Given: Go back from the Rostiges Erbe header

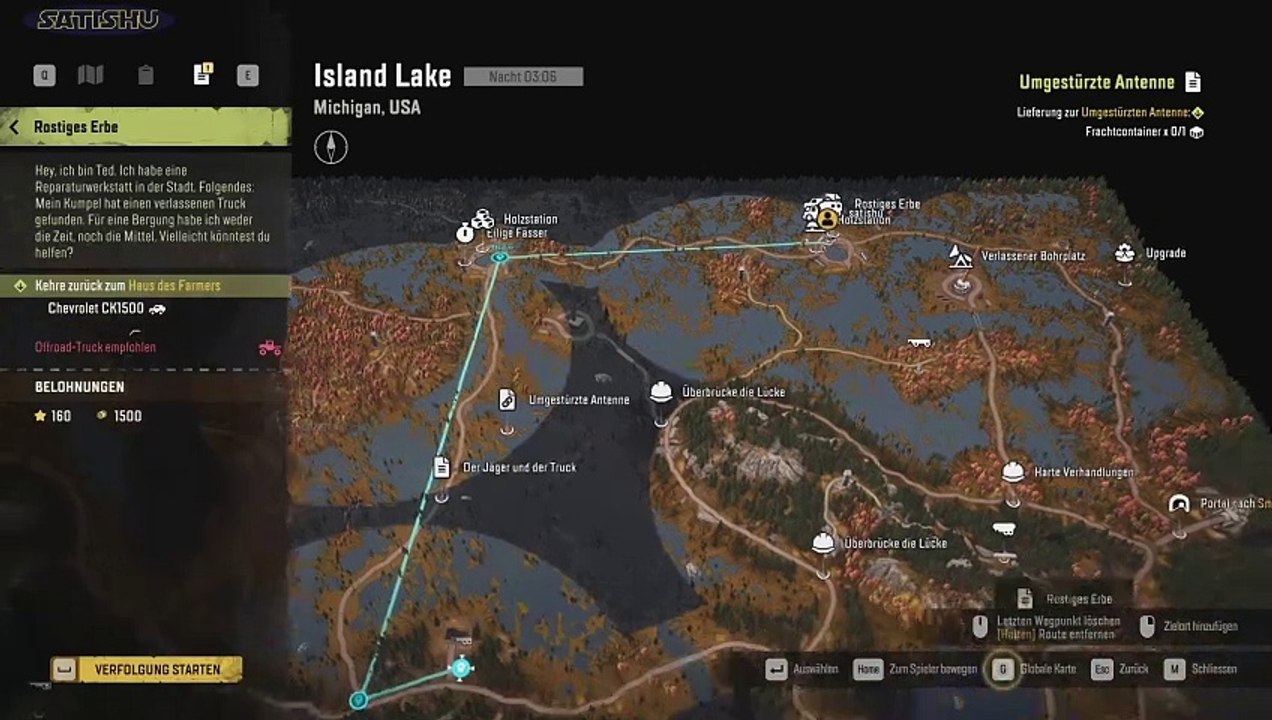Looking at the screenshot, I should tap(15, 127).
